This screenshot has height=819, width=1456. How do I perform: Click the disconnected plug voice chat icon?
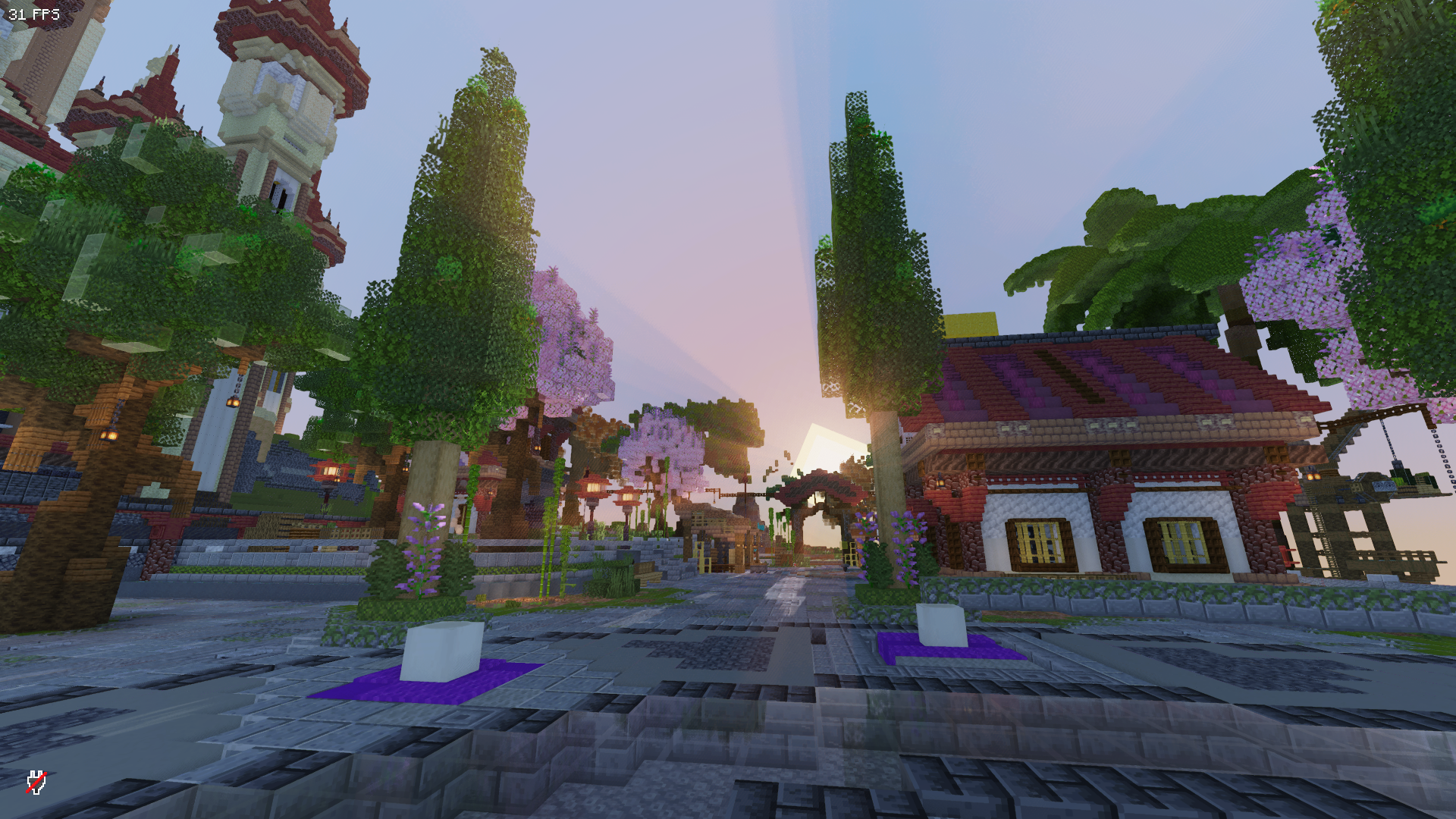coord(36,782)
